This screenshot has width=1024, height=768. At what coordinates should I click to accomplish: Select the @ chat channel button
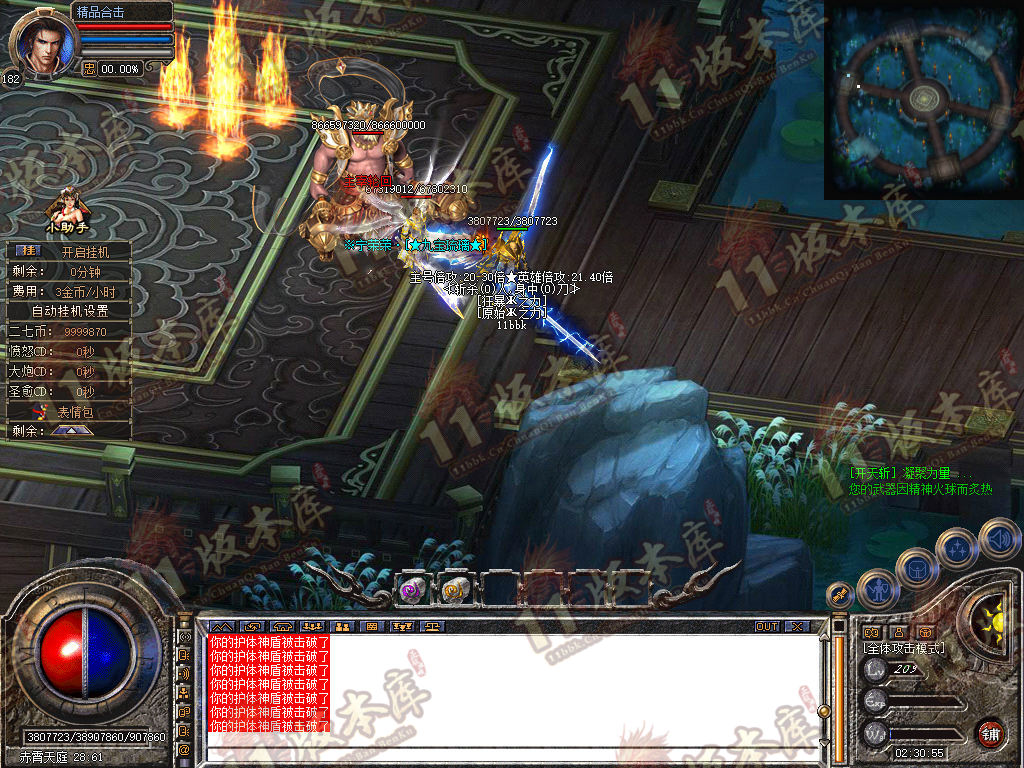click(x=185, y=748)
